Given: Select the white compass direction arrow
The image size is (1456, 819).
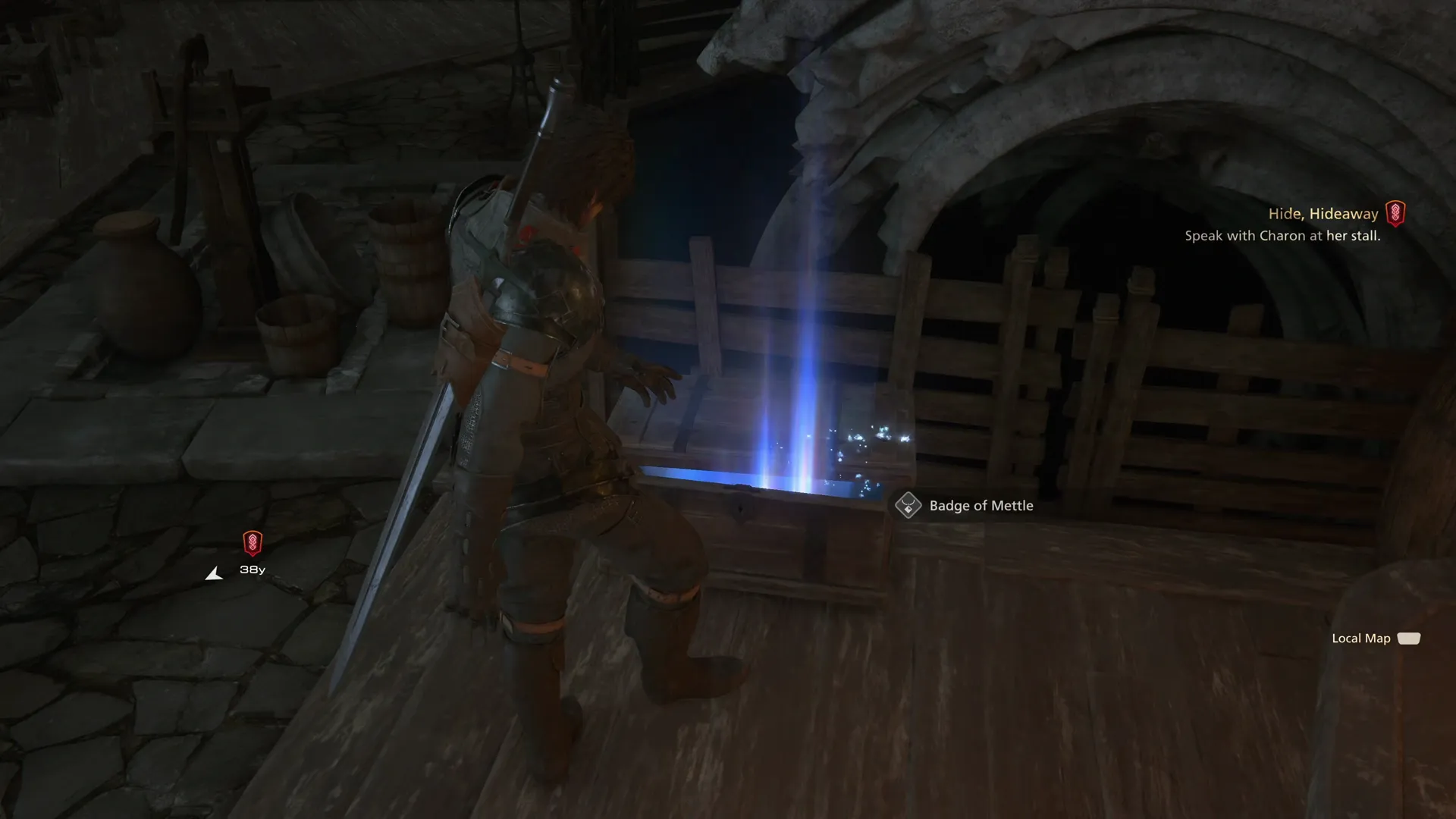Looking at the screenshot, I should tap(215, 573).
